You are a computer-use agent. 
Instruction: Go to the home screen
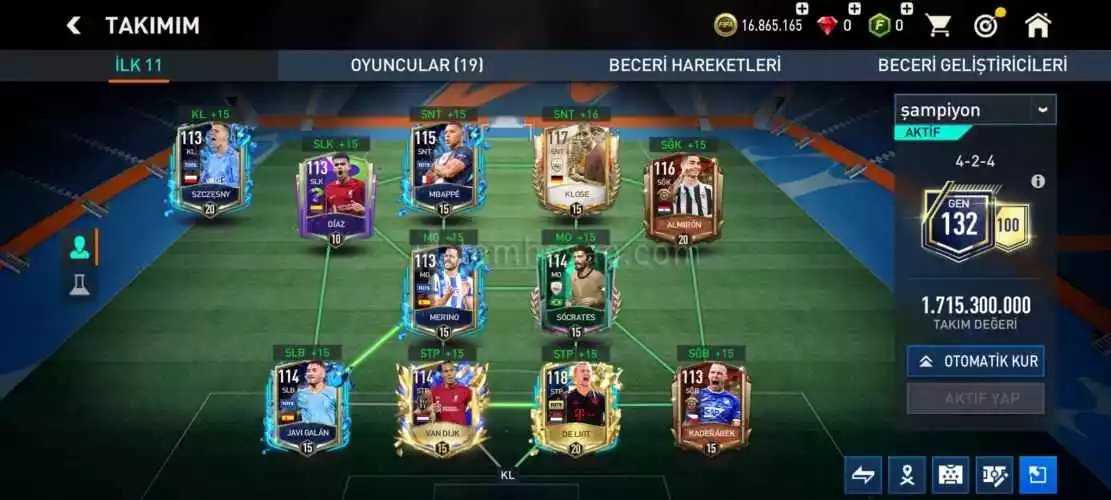(1038, 25)
